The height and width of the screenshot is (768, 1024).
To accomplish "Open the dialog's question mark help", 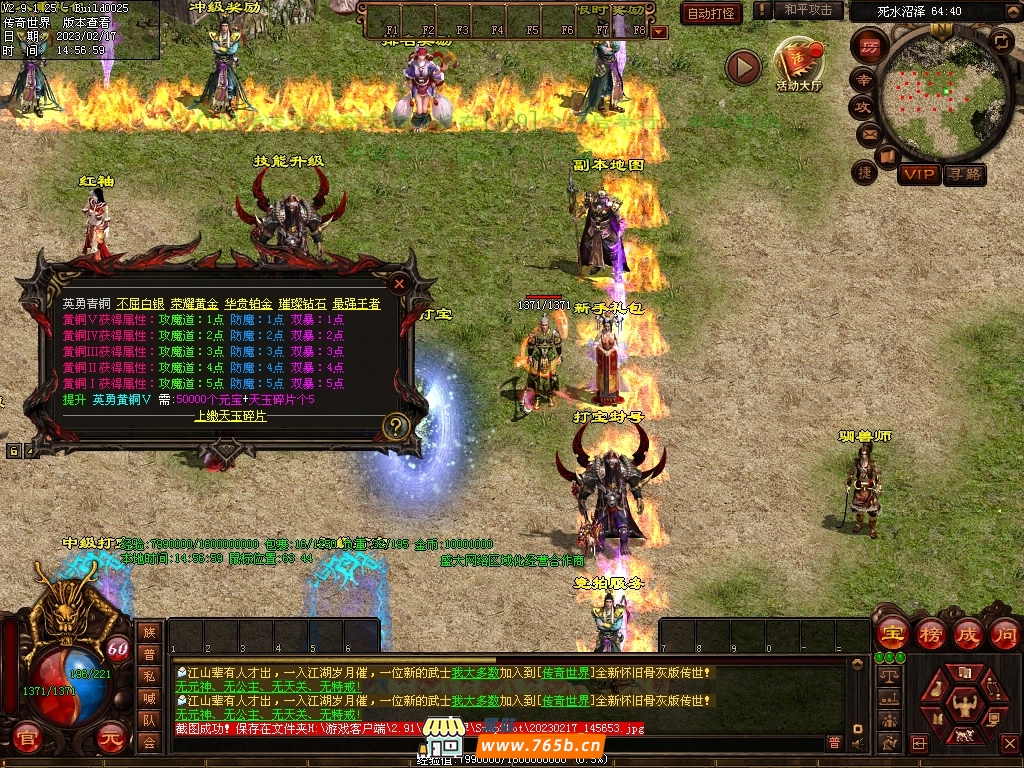I will pyautogui.click(x=396, y=427).
